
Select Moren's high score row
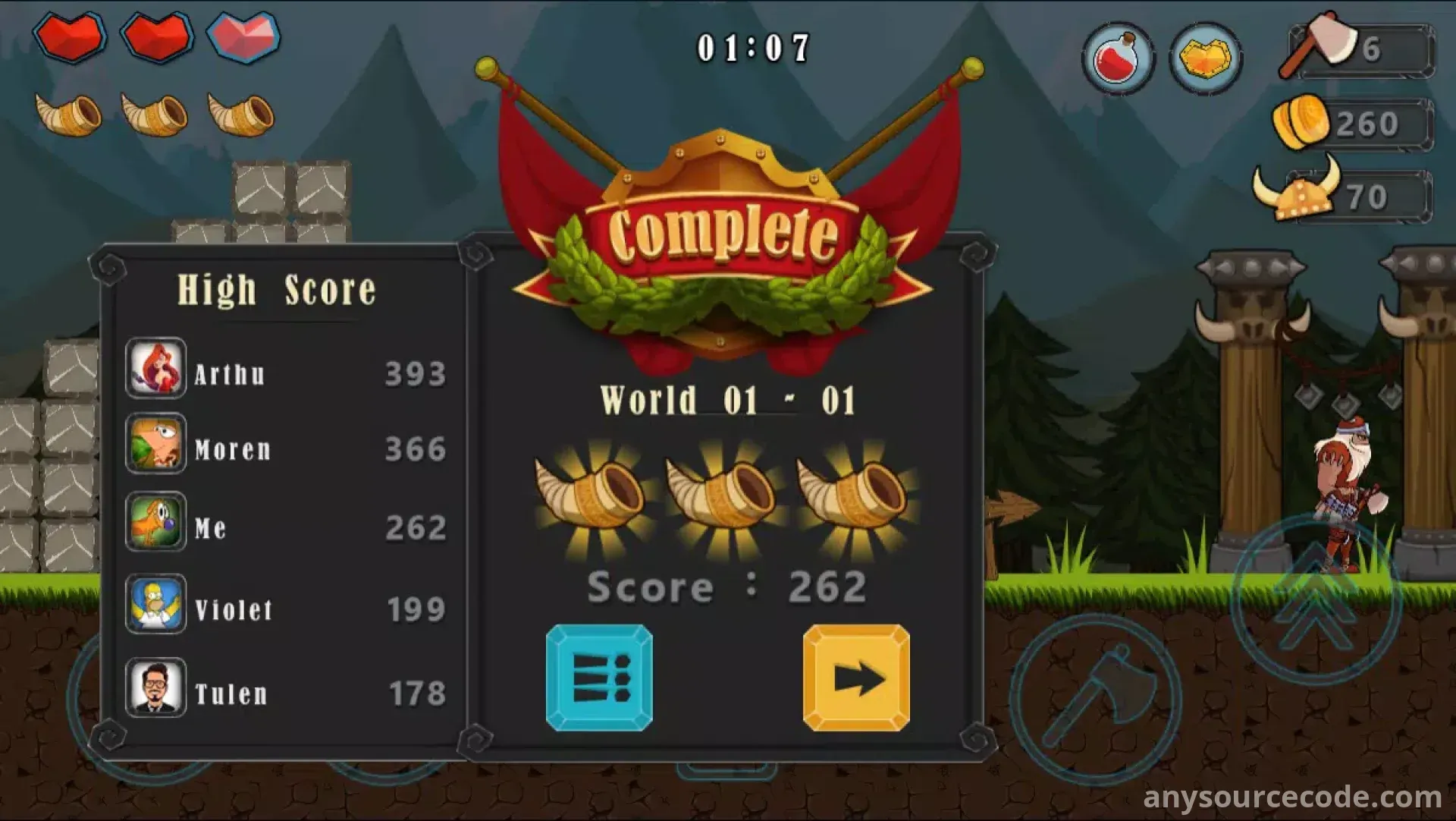tap(285, 445)
